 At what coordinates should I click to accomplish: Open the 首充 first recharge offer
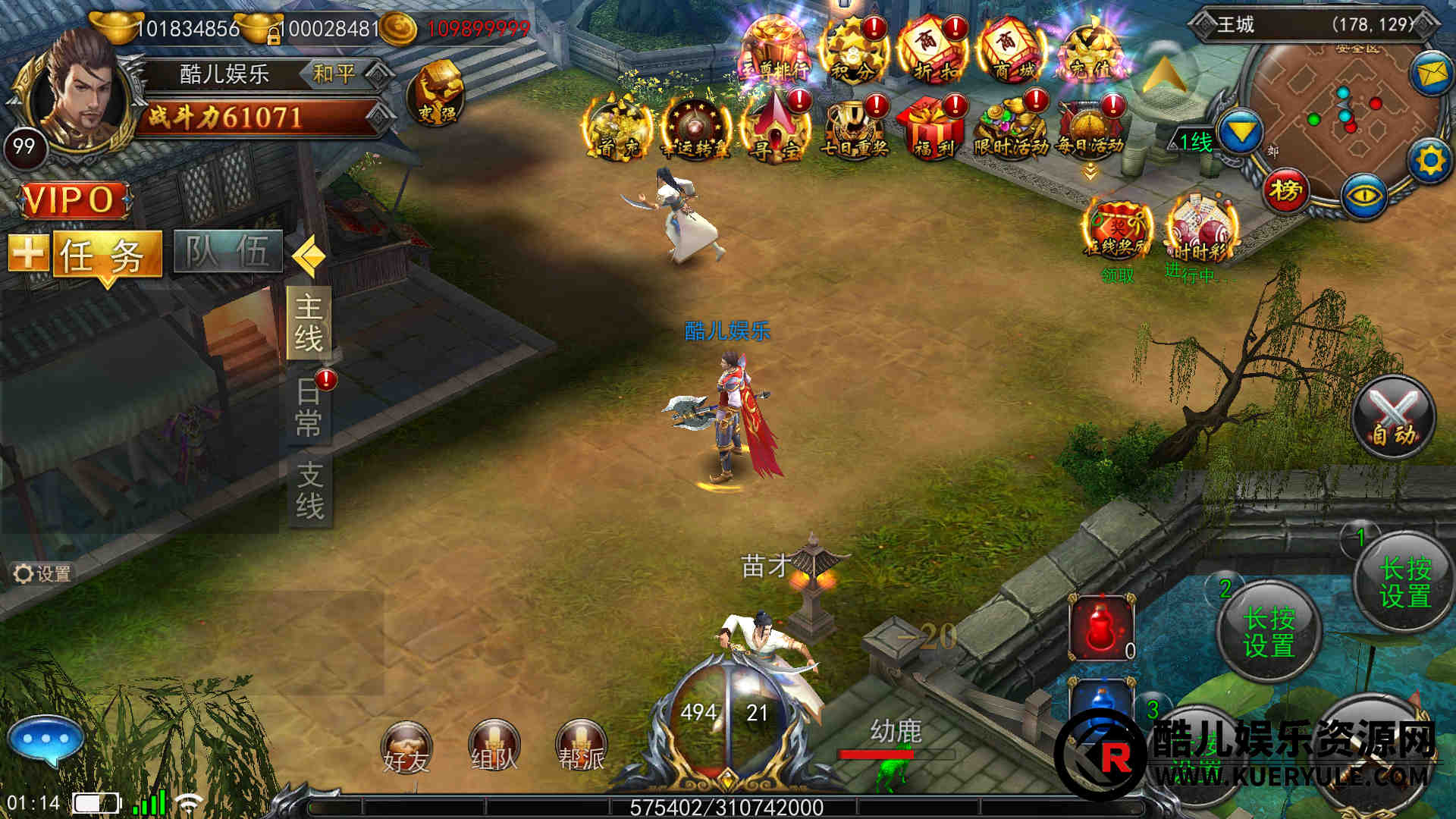(618, 129)
